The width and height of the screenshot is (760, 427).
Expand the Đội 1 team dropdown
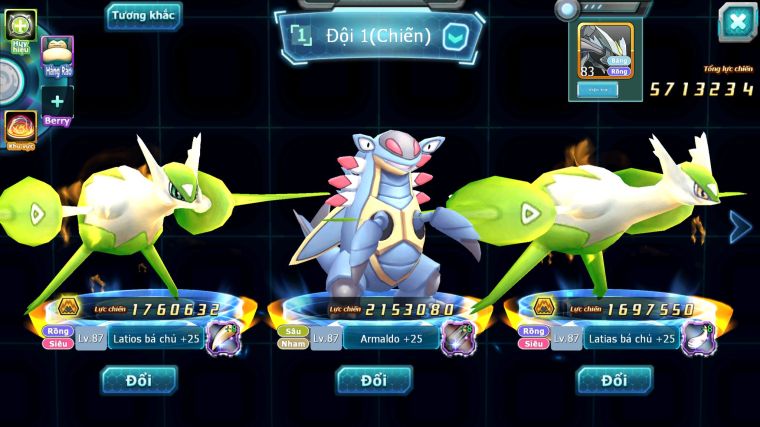coord(456,37)
